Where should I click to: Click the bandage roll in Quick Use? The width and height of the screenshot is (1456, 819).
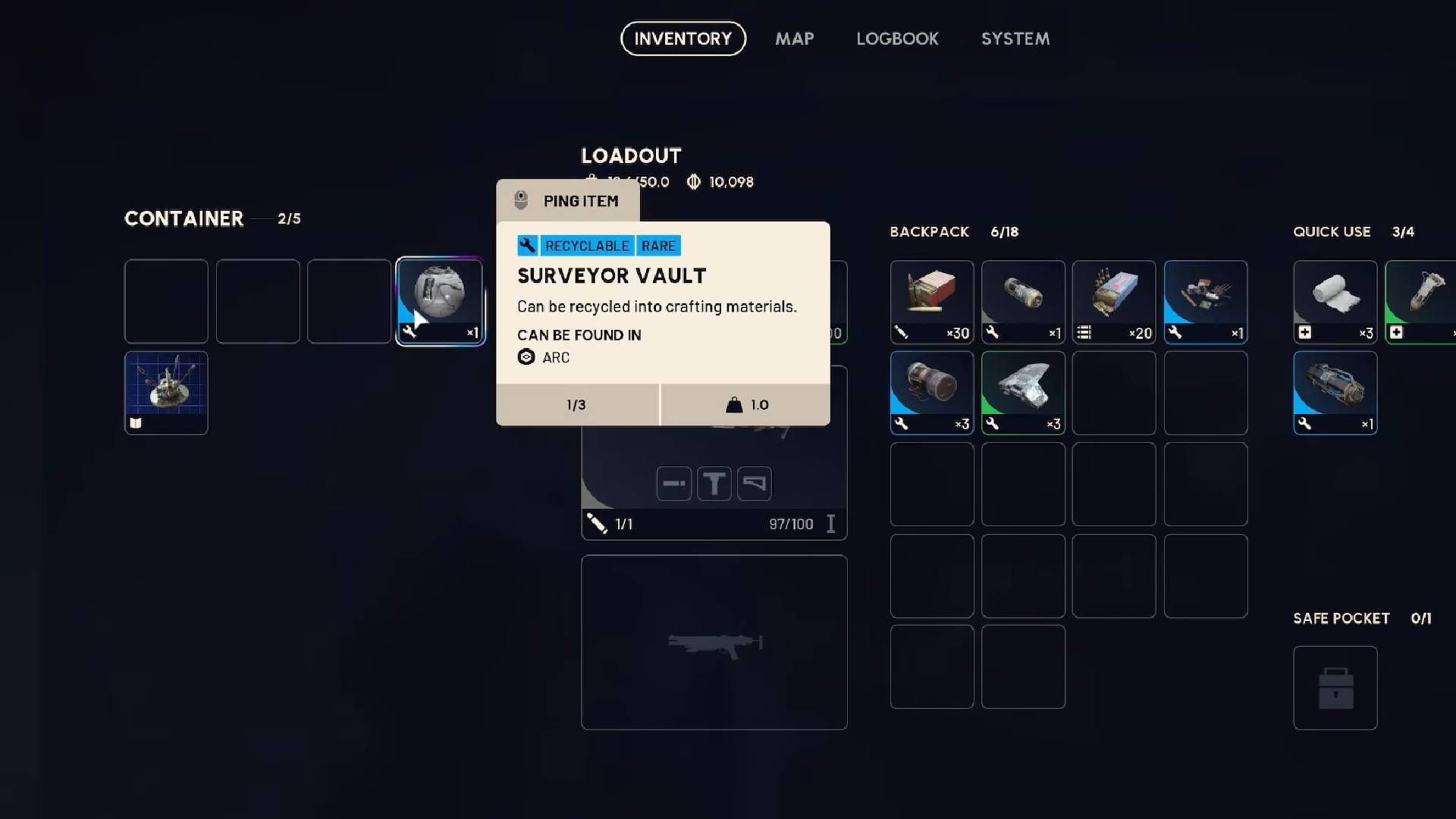[1335, 300]
